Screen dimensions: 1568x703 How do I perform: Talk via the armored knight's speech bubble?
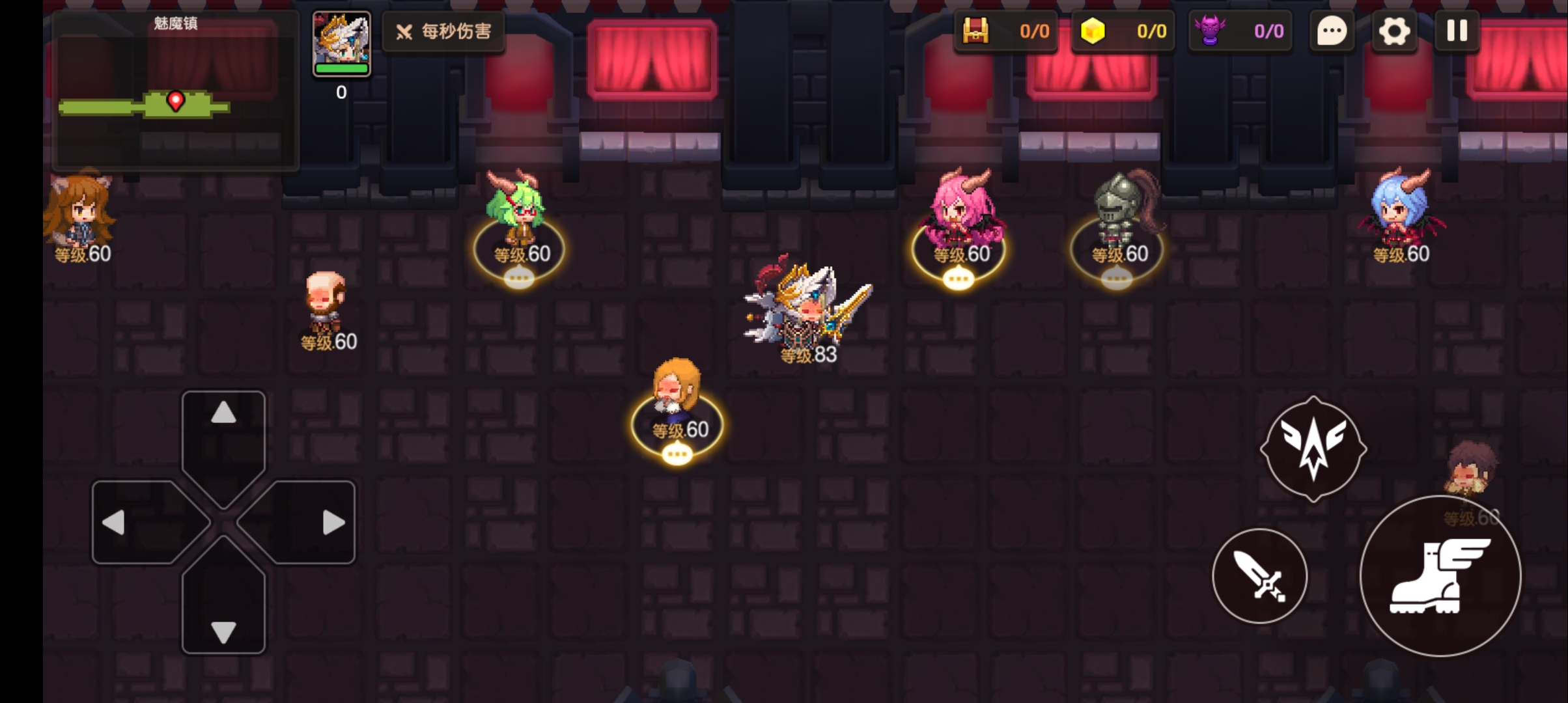coord(1117,280)
